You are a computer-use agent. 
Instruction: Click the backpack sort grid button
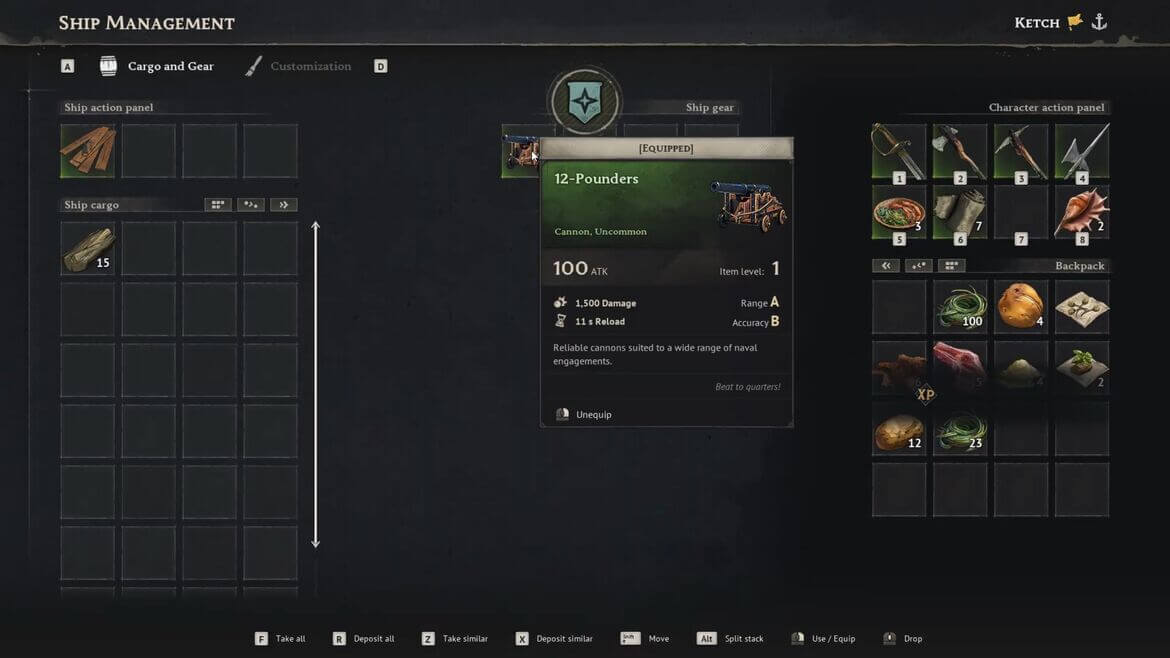[951, 266]
